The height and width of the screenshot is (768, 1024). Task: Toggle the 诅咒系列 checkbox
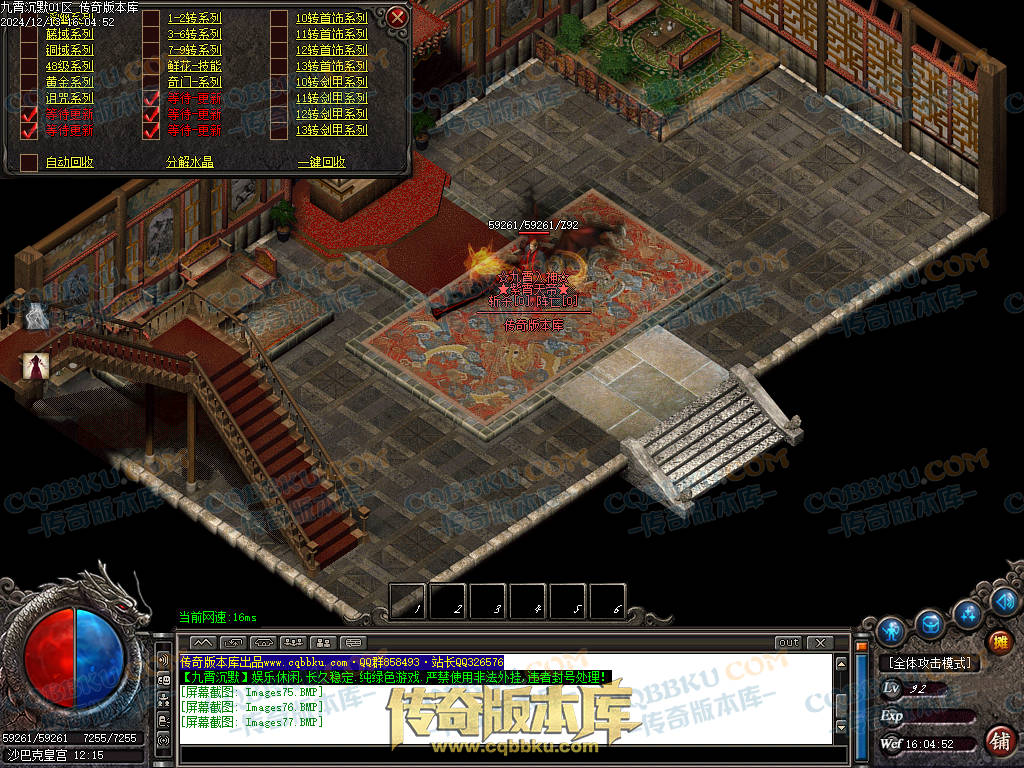29,98
